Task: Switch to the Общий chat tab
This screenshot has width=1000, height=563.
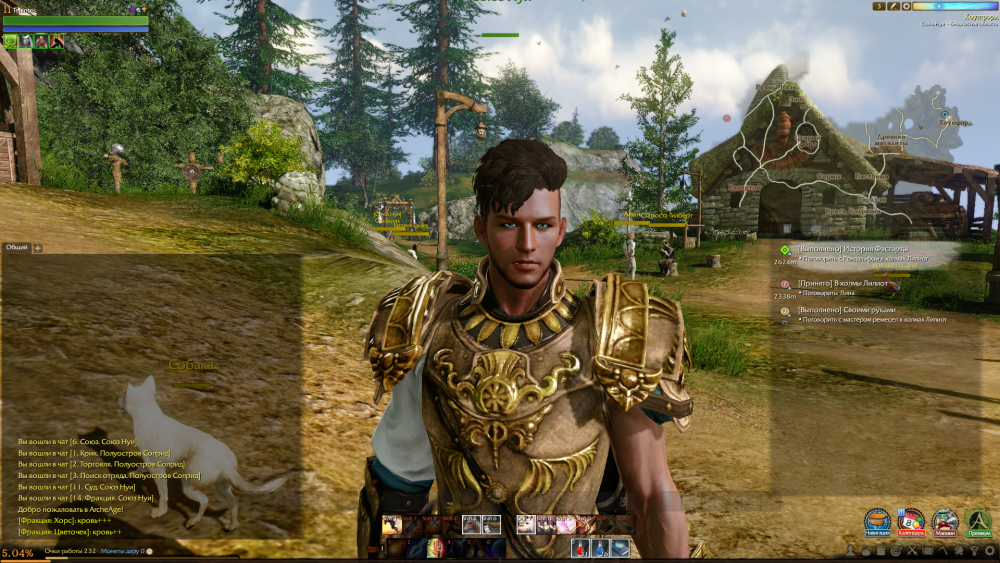Action: [x=16, y=247]
